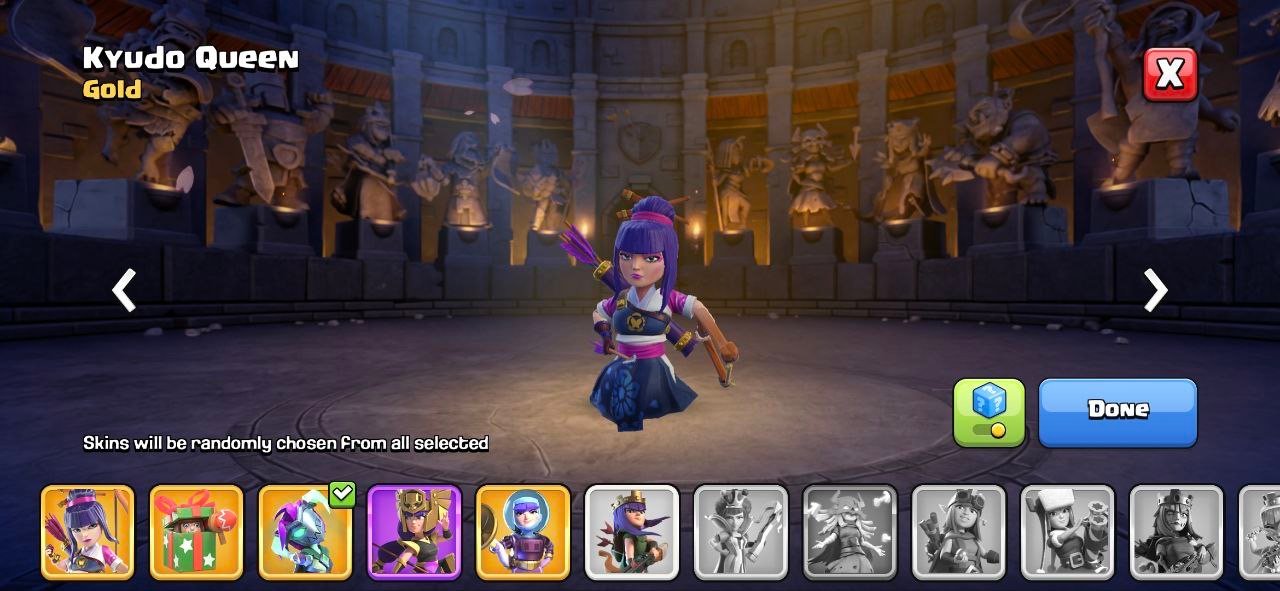Toggle the random skin dice button
Viewport: 1280px width, 591px height.
point(989,411)
